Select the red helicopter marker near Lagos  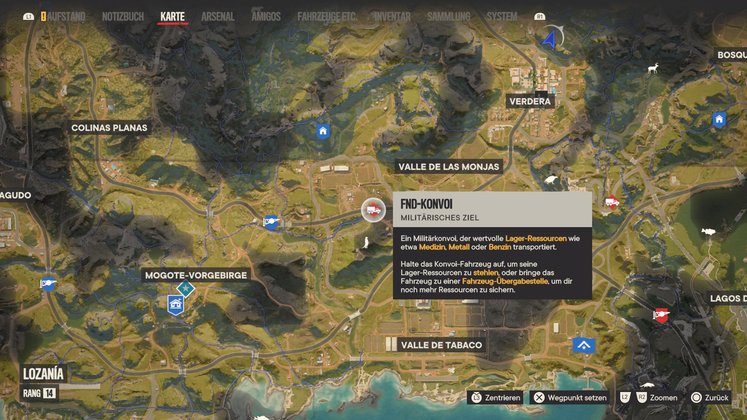(x=660, y=315)
